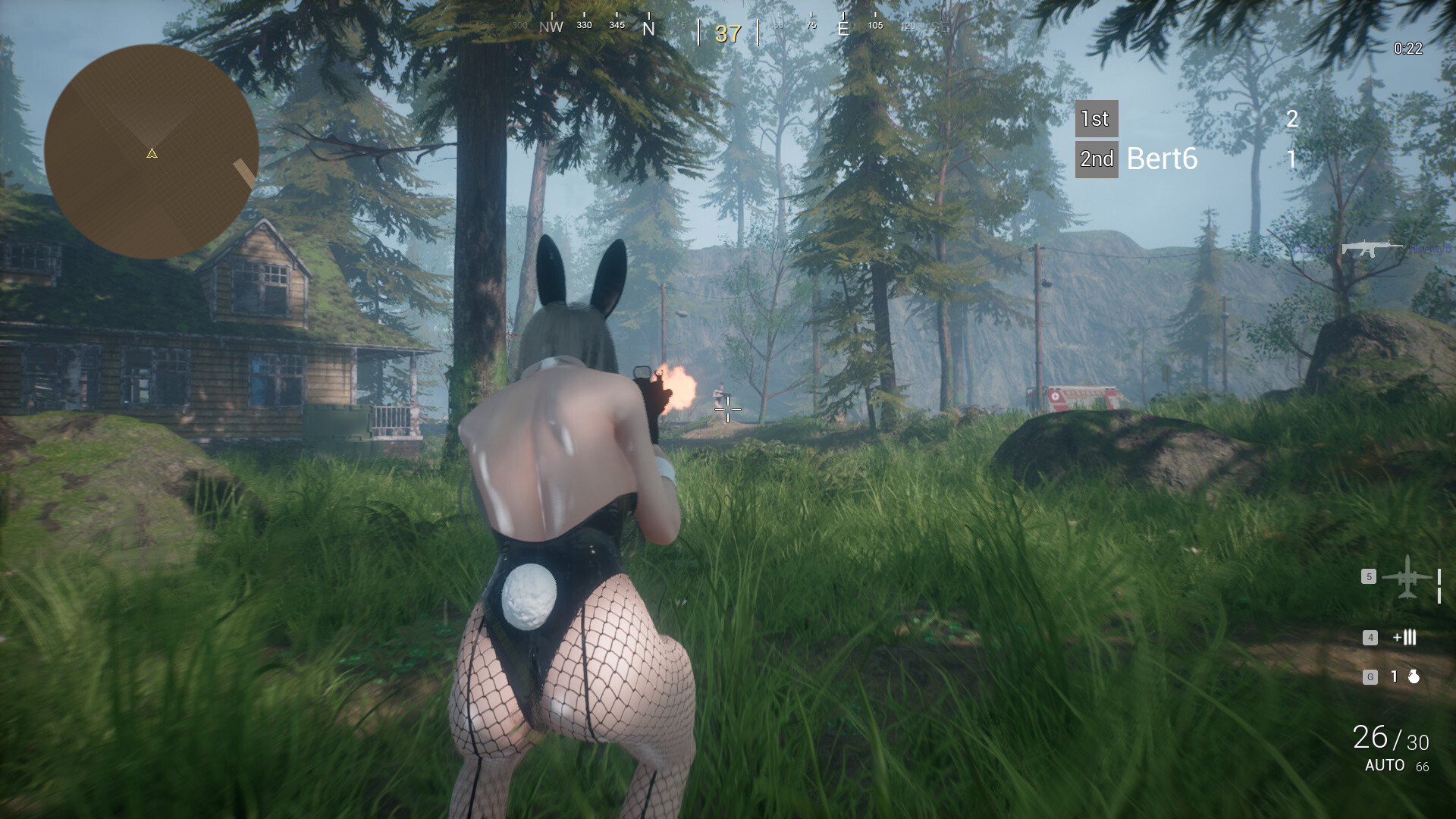Click the Harvey5 name in the killfeed

[x=1429, y=249]
